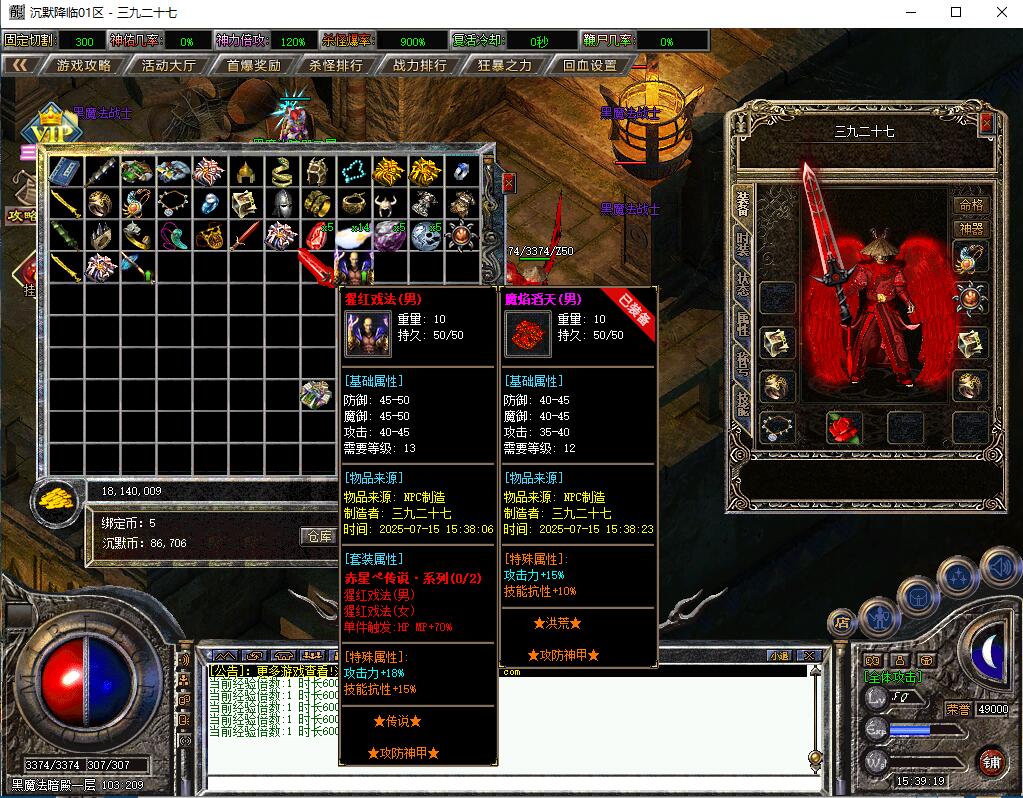Open the red 铺 stall button

[x=991, y=760]
